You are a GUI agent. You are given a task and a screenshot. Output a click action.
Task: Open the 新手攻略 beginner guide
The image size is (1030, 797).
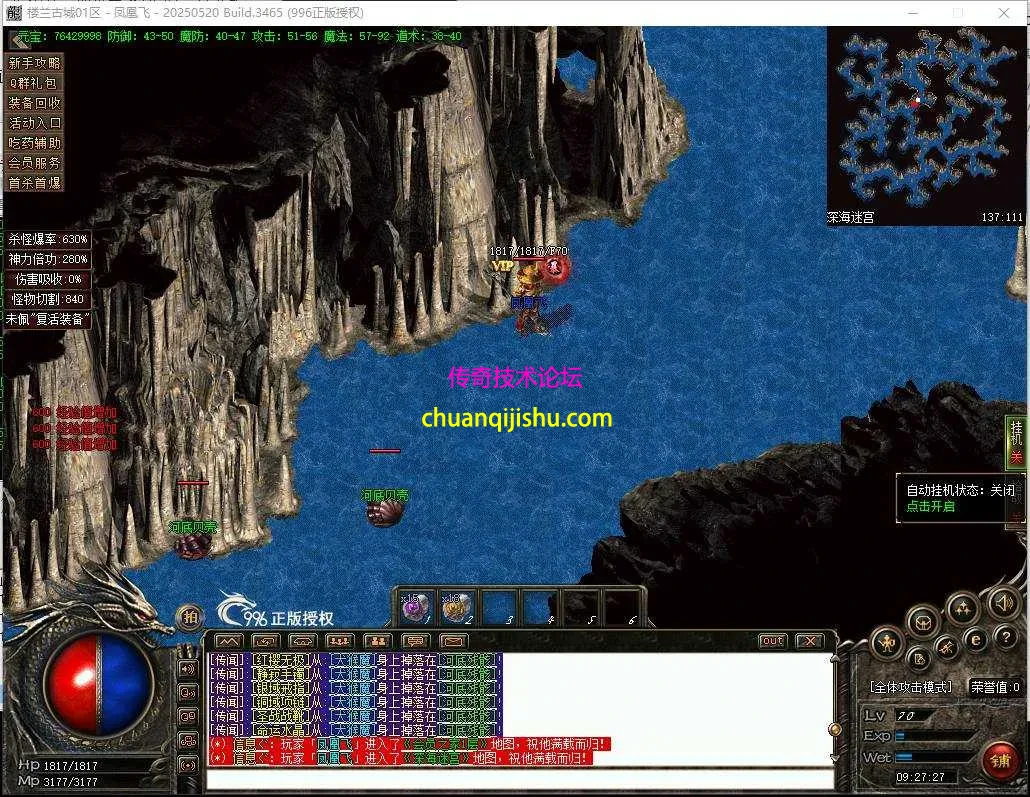click(35, 63)
